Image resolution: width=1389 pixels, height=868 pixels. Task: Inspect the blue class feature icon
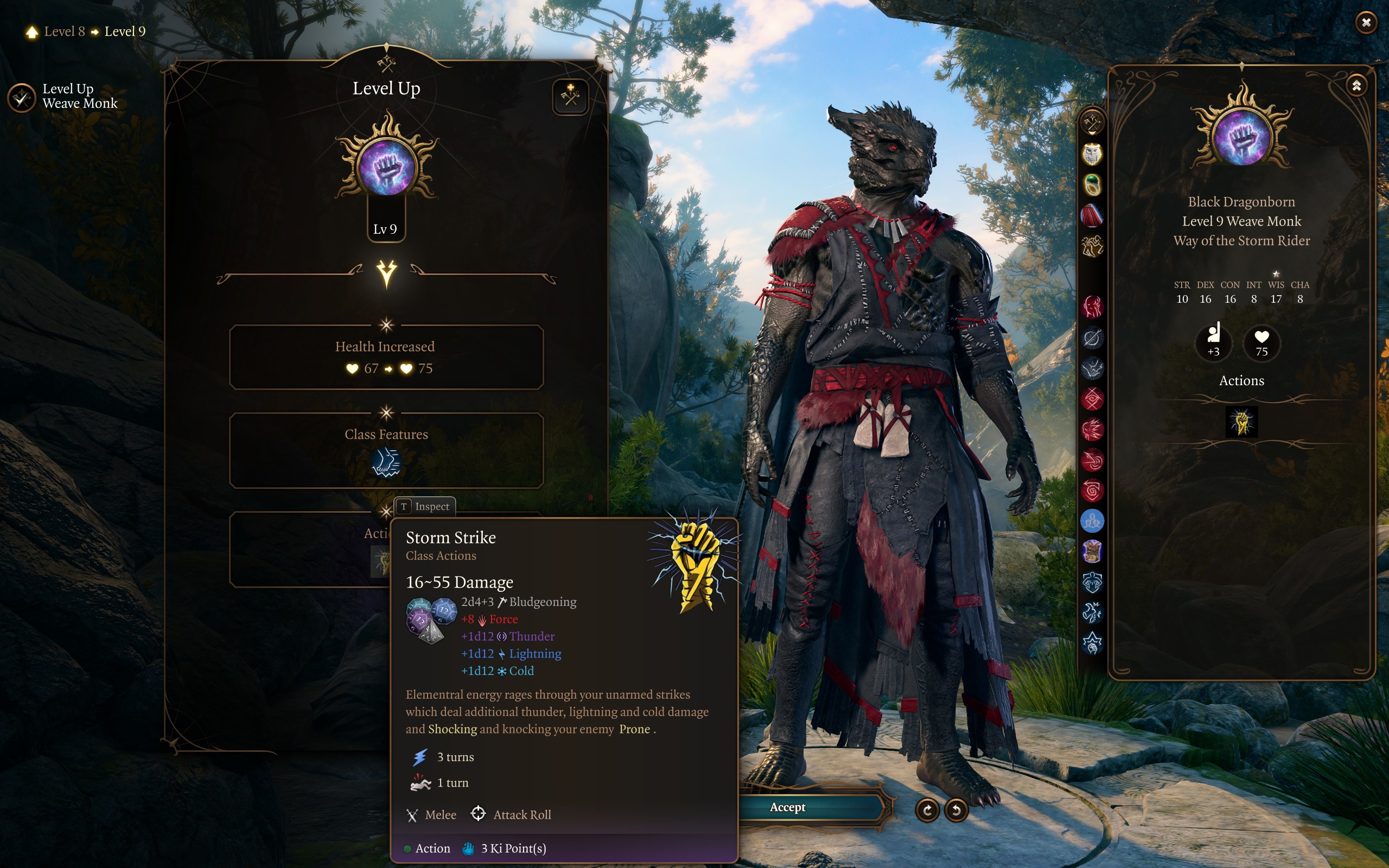[386, 463]
